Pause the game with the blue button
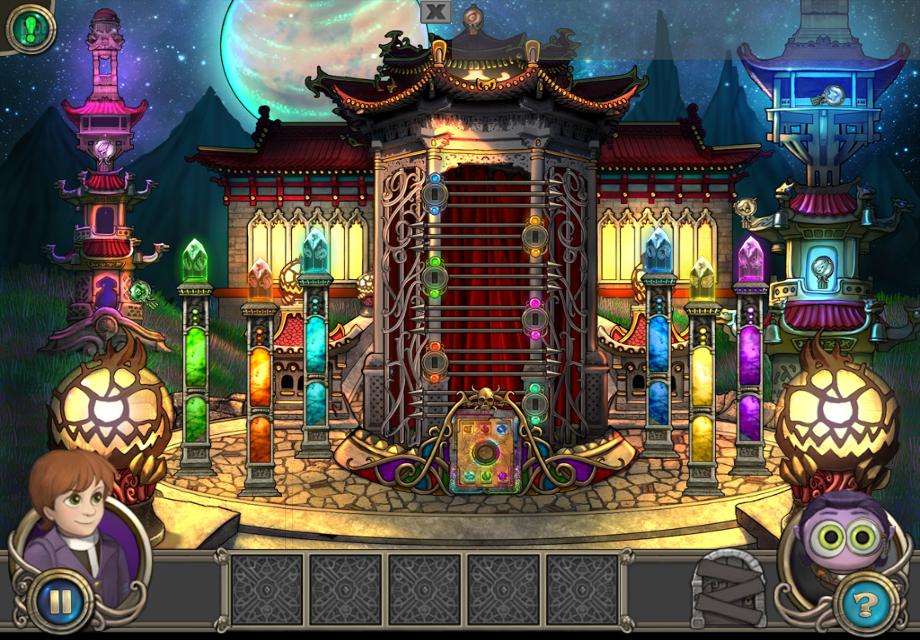This screenshot has height=640, width=920. (60, 602)
